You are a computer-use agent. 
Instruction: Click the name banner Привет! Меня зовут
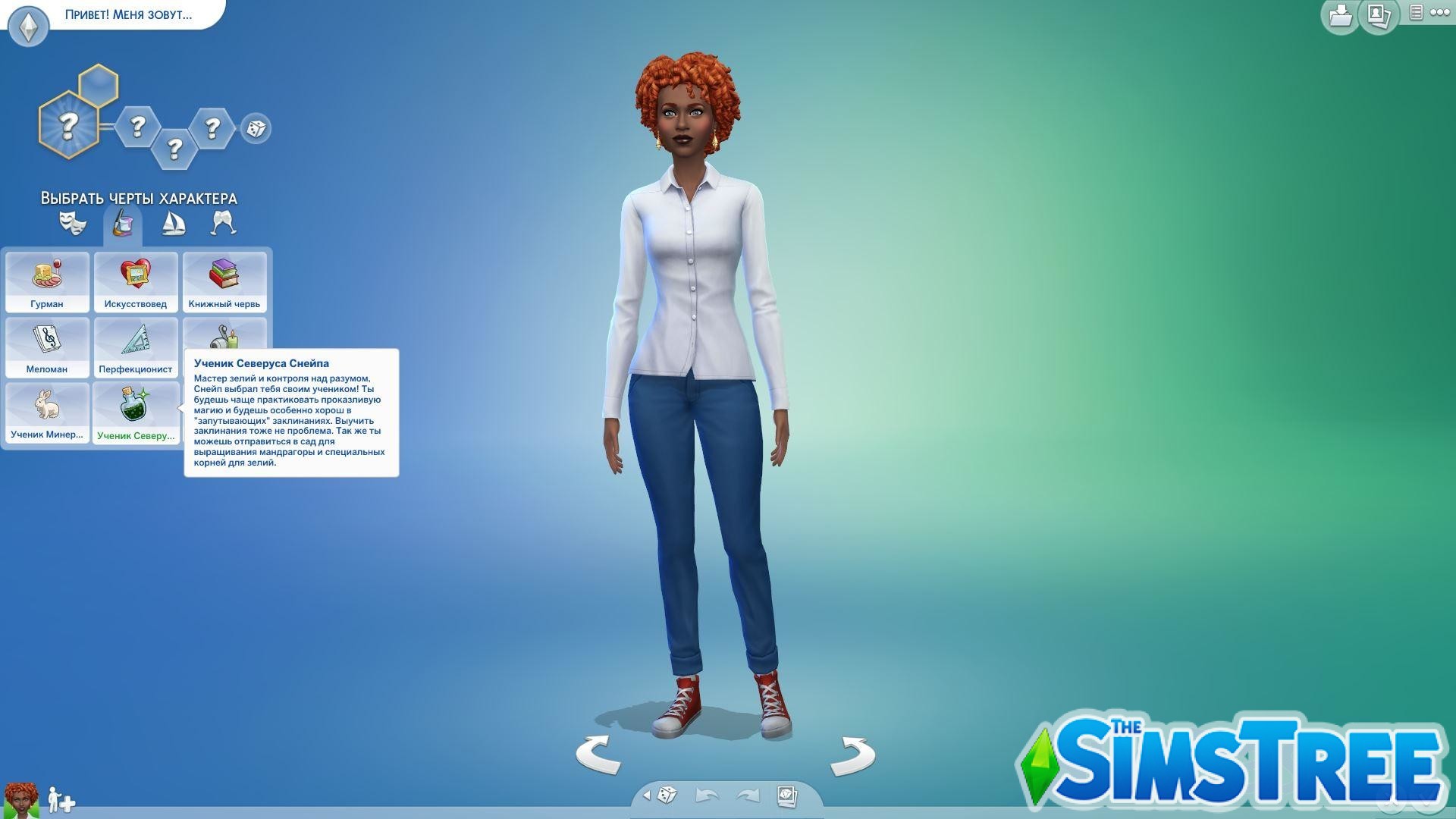pos(127,14)
